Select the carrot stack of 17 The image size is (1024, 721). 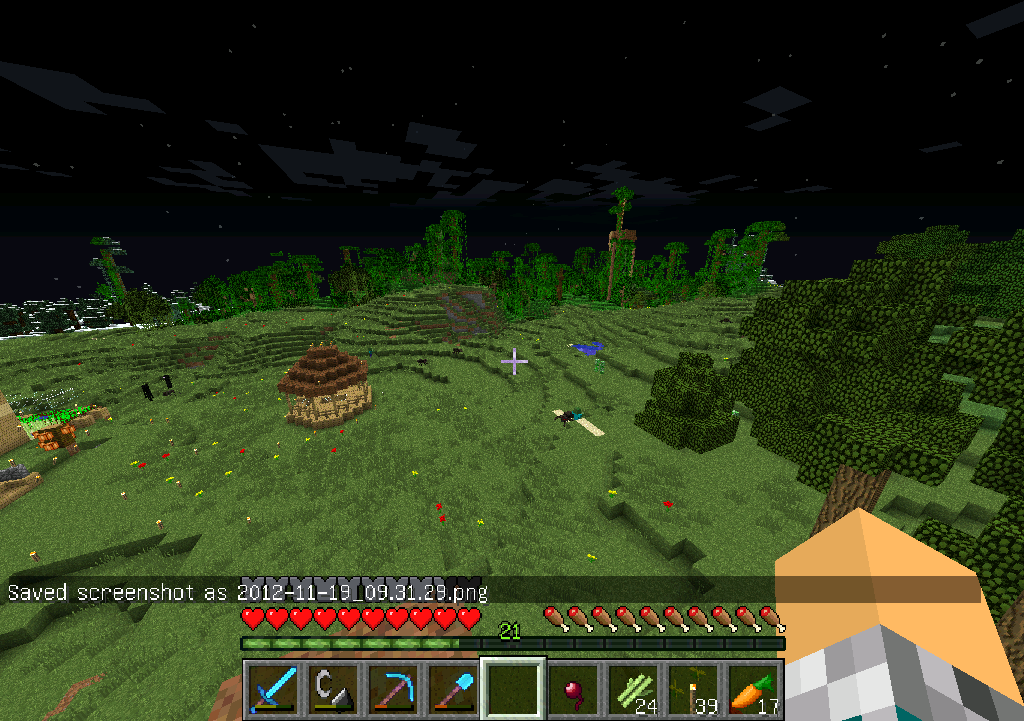[x=753, y=689]
